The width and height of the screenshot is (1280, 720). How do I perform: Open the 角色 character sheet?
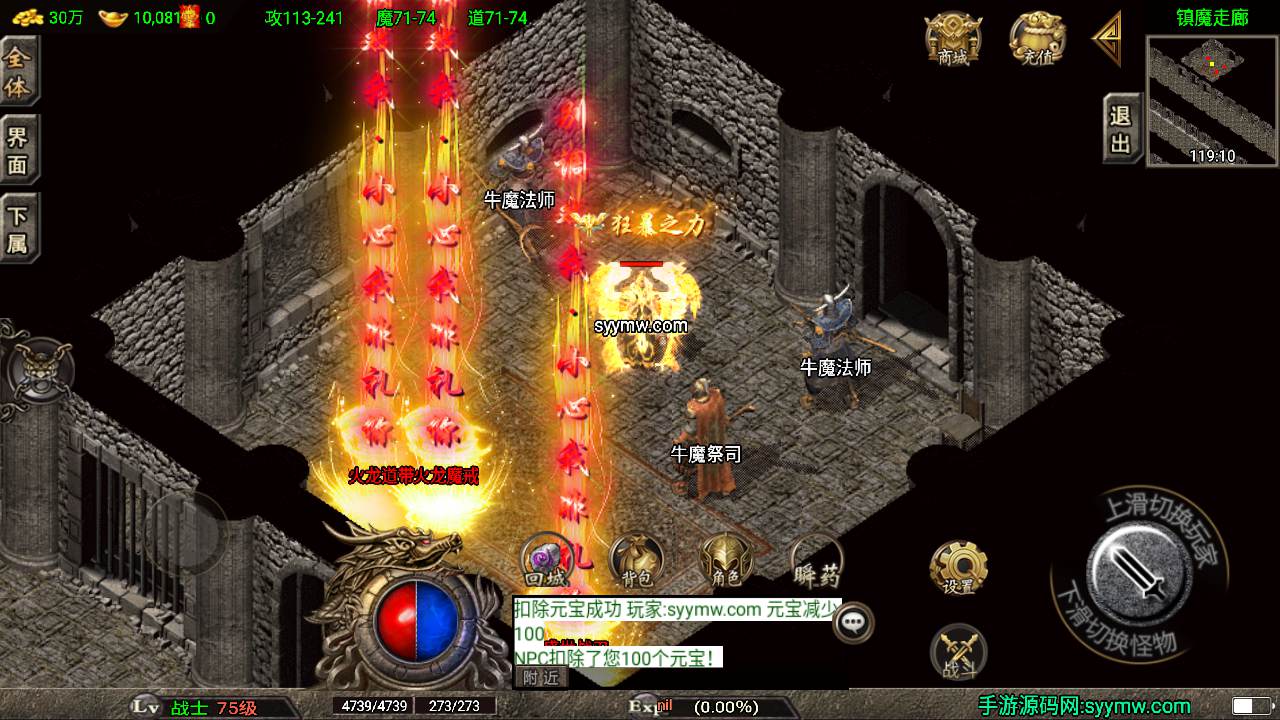point(726,561)
